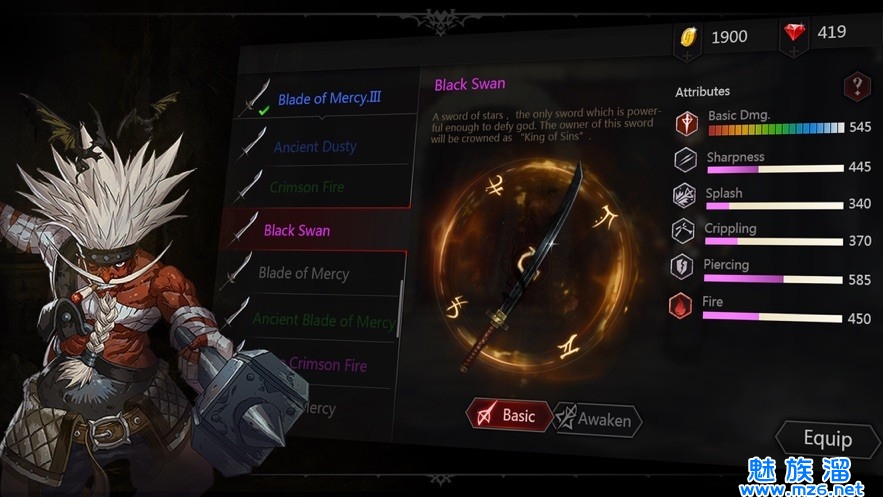883x497 pixels.
Task: Choose the Ancient Blade of Mercy weapon
Action: click(322, 320)
